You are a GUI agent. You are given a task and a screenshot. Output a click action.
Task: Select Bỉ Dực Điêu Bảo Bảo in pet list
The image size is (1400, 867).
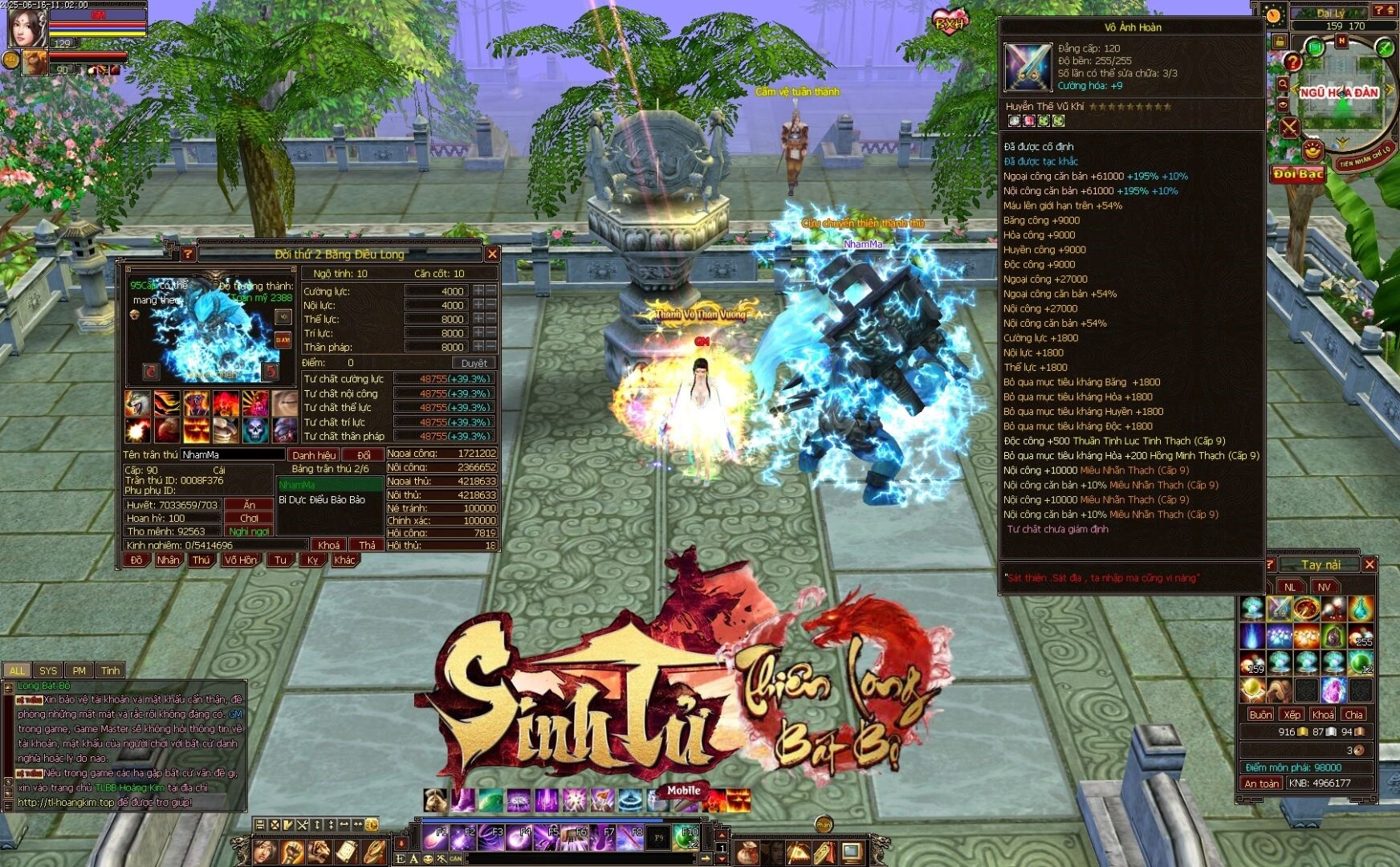pyautogui.click(x=322, y=499)
